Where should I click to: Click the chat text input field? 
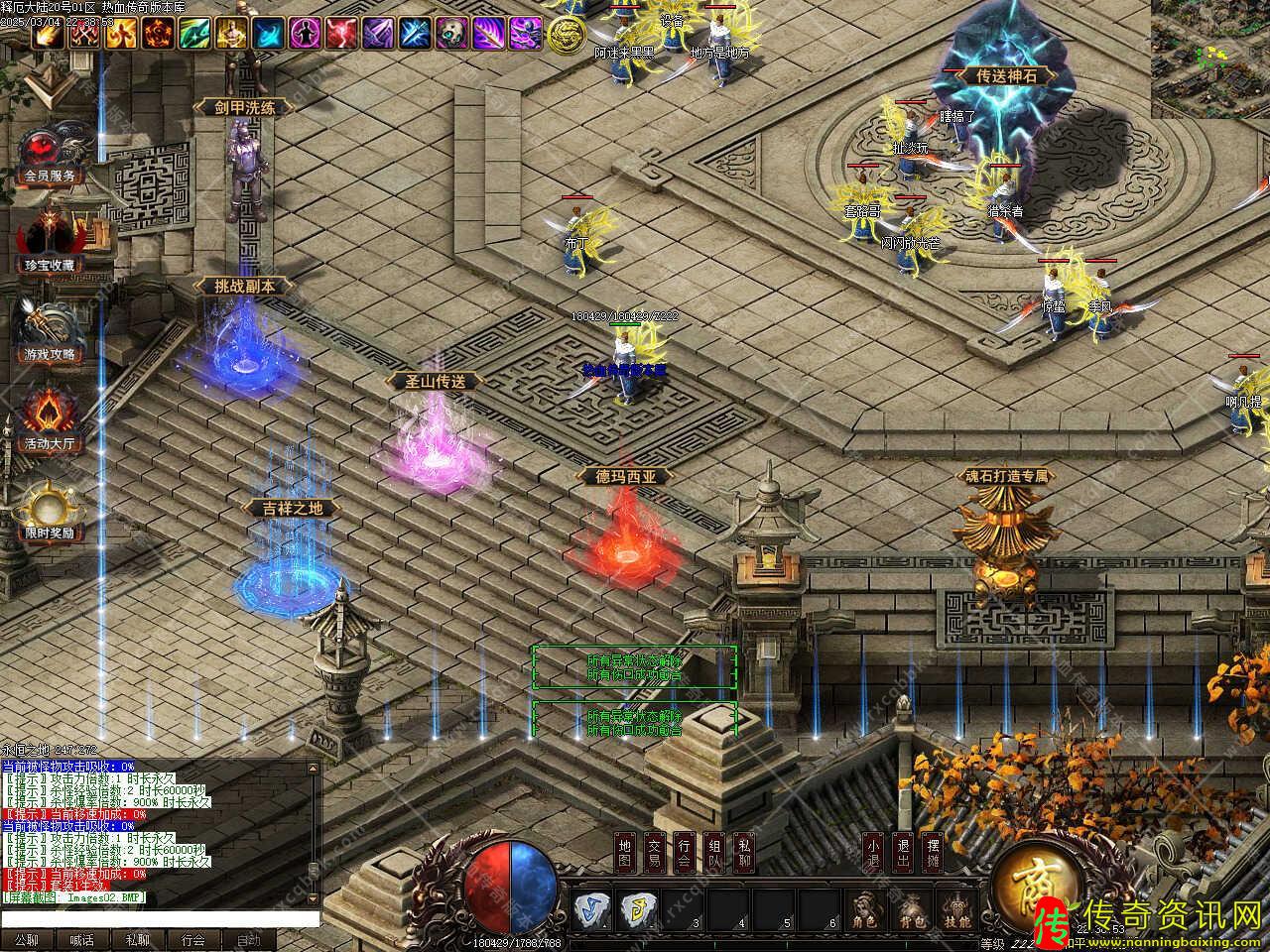click(x=159, y=919)
